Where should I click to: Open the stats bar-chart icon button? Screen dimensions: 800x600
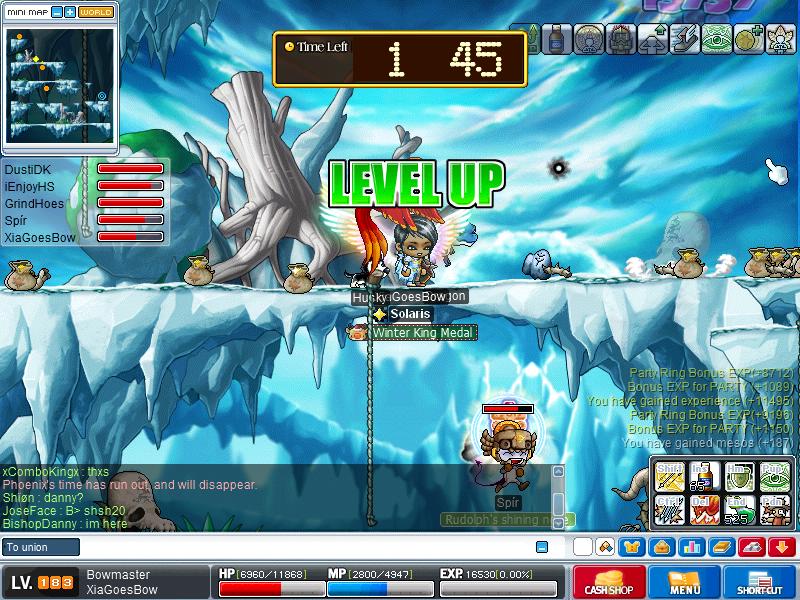click(690, 547)
